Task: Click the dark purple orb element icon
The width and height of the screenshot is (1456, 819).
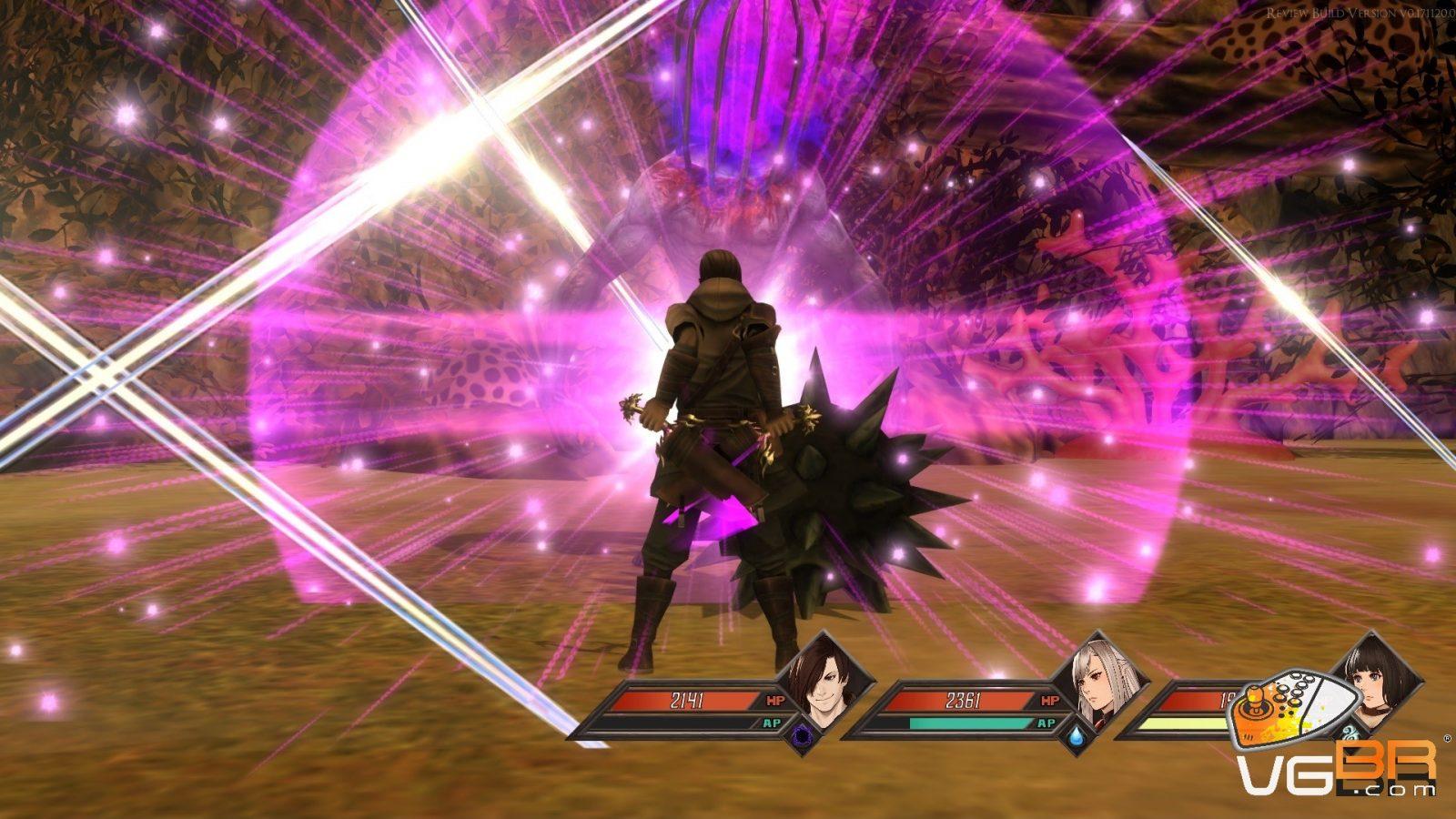Action: [803, 735]
